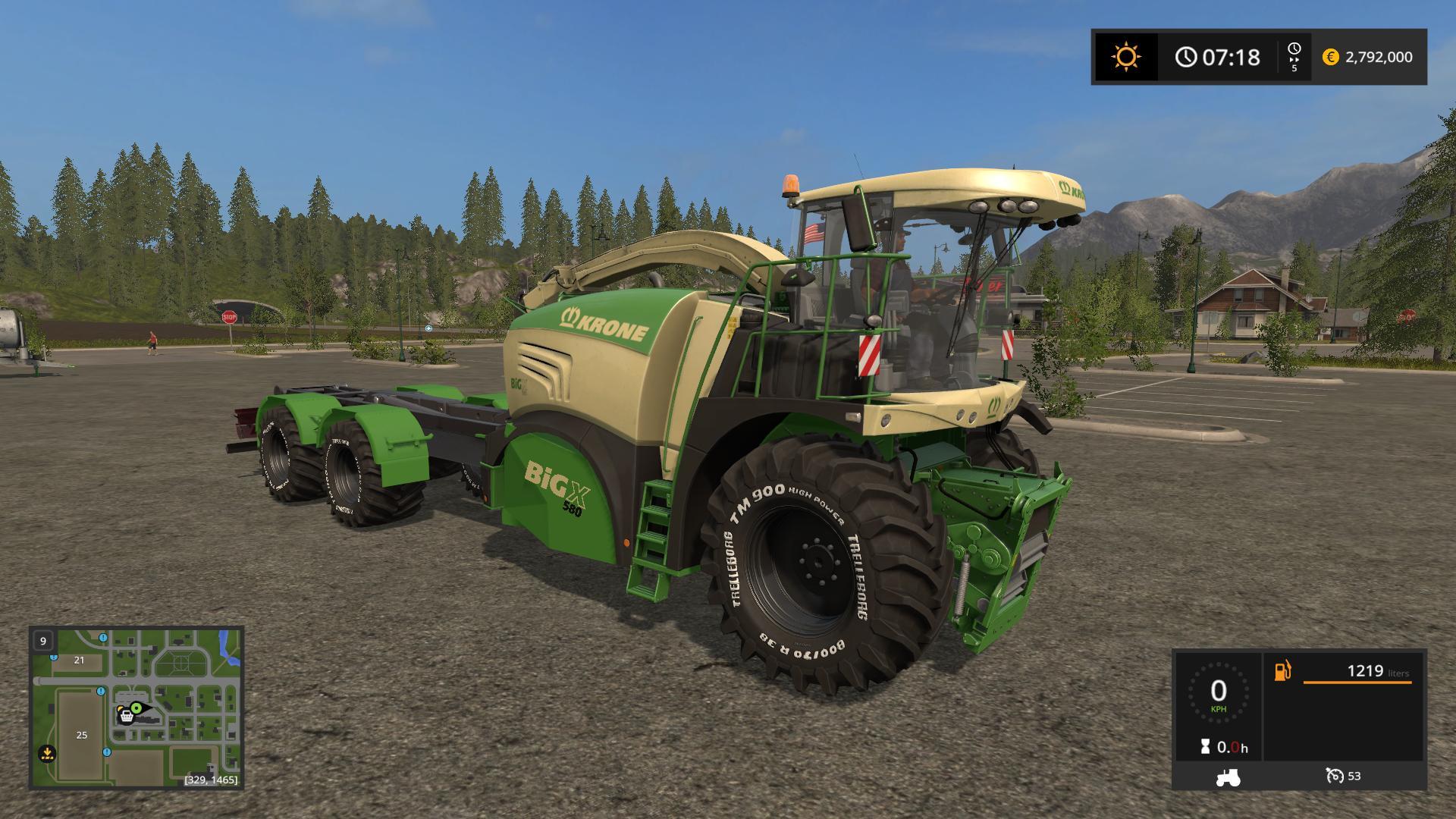The image size is (1456, 819).
Task: Open the minimap
Action: 136,707
